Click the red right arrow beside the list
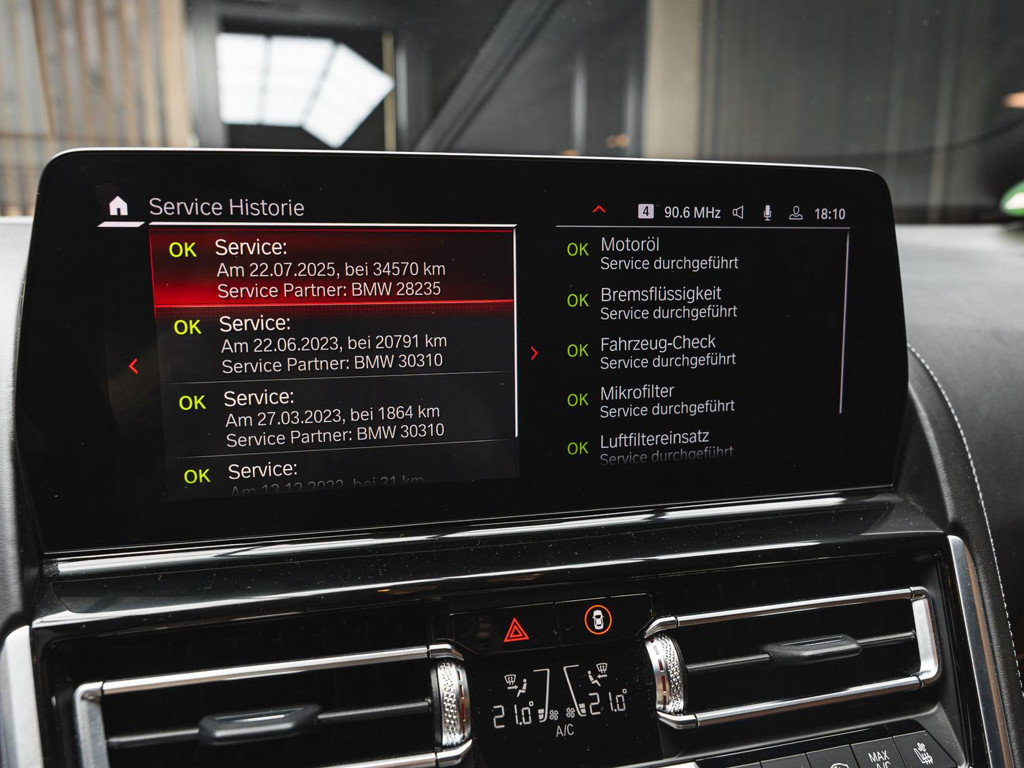Viewport: 1024px width, 768px height. coord(534,353)
